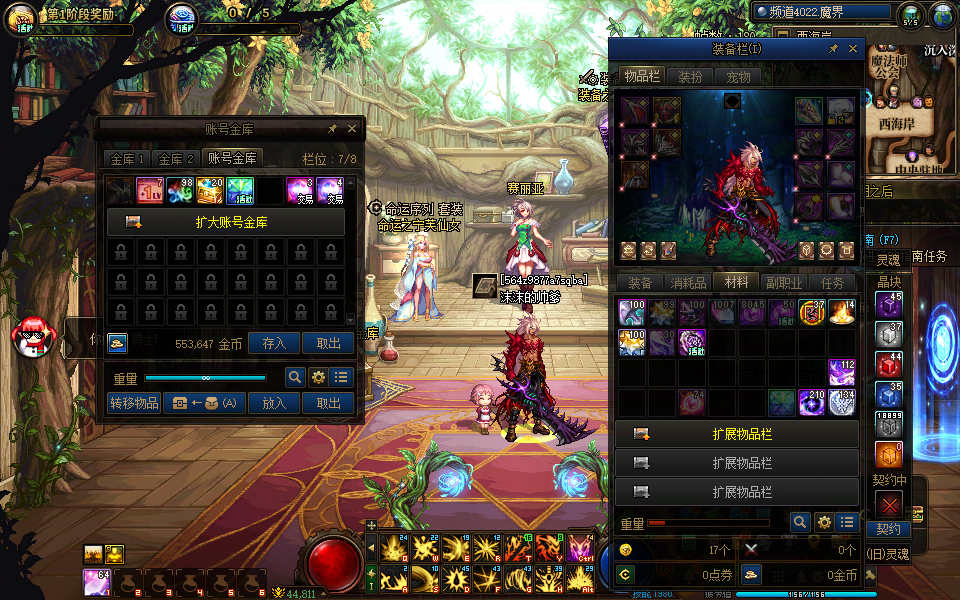Close the account vault window
Viewport: 960px width, 600px height.
click(x=351, y=129)
